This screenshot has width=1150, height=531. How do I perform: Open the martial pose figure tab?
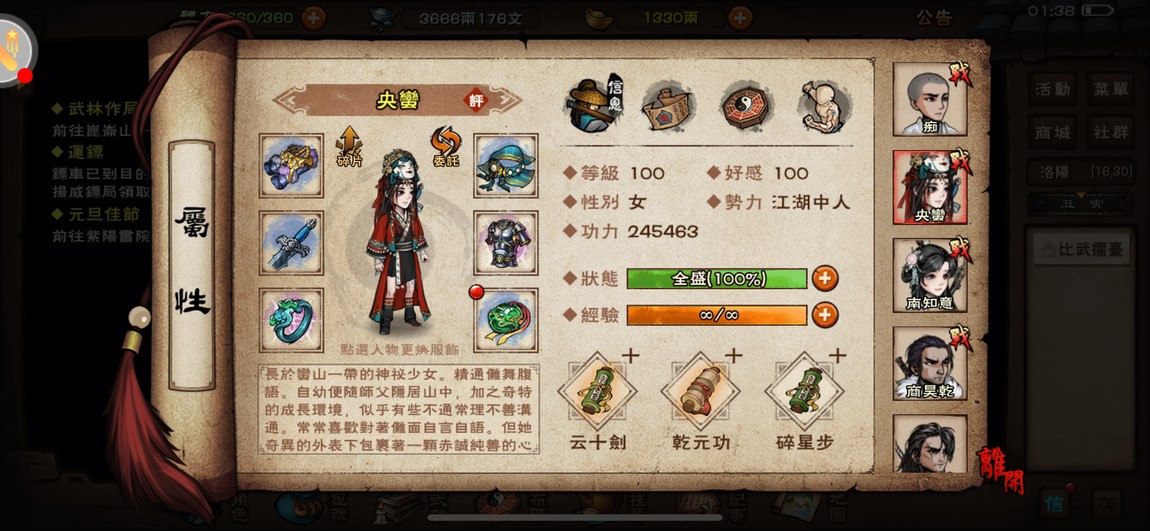coord(825,105)
